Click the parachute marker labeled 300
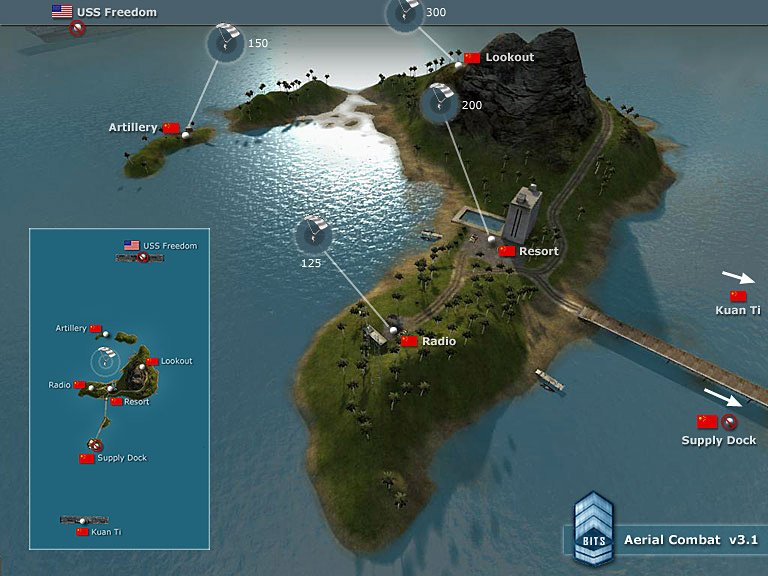Viewport: 768px width, 576px height. coord(403,12)
